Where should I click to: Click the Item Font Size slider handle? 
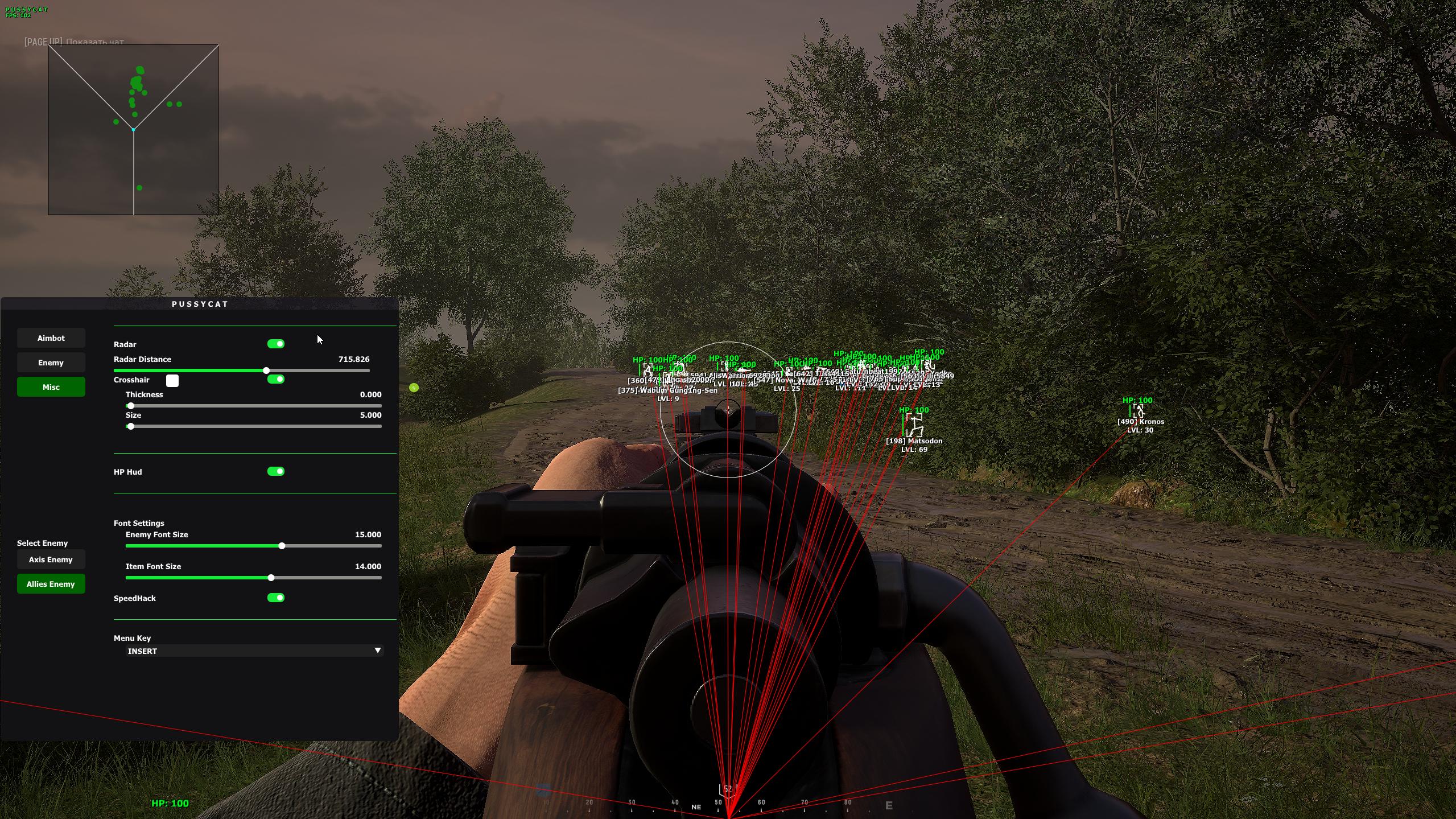[x=271, y=578]
